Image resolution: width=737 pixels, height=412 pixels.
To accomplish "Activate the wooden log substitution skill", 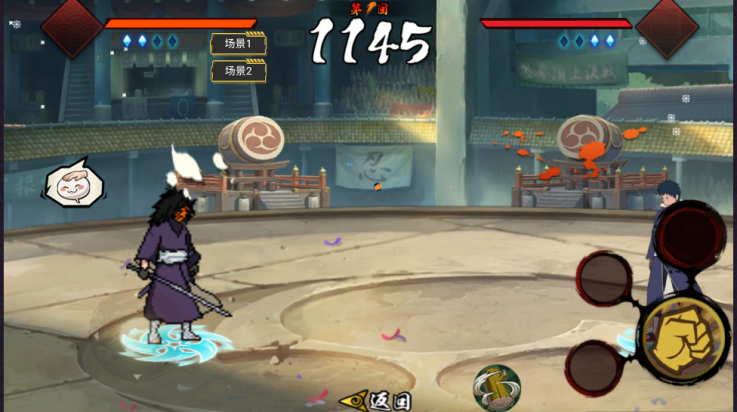I will (496, 387).
